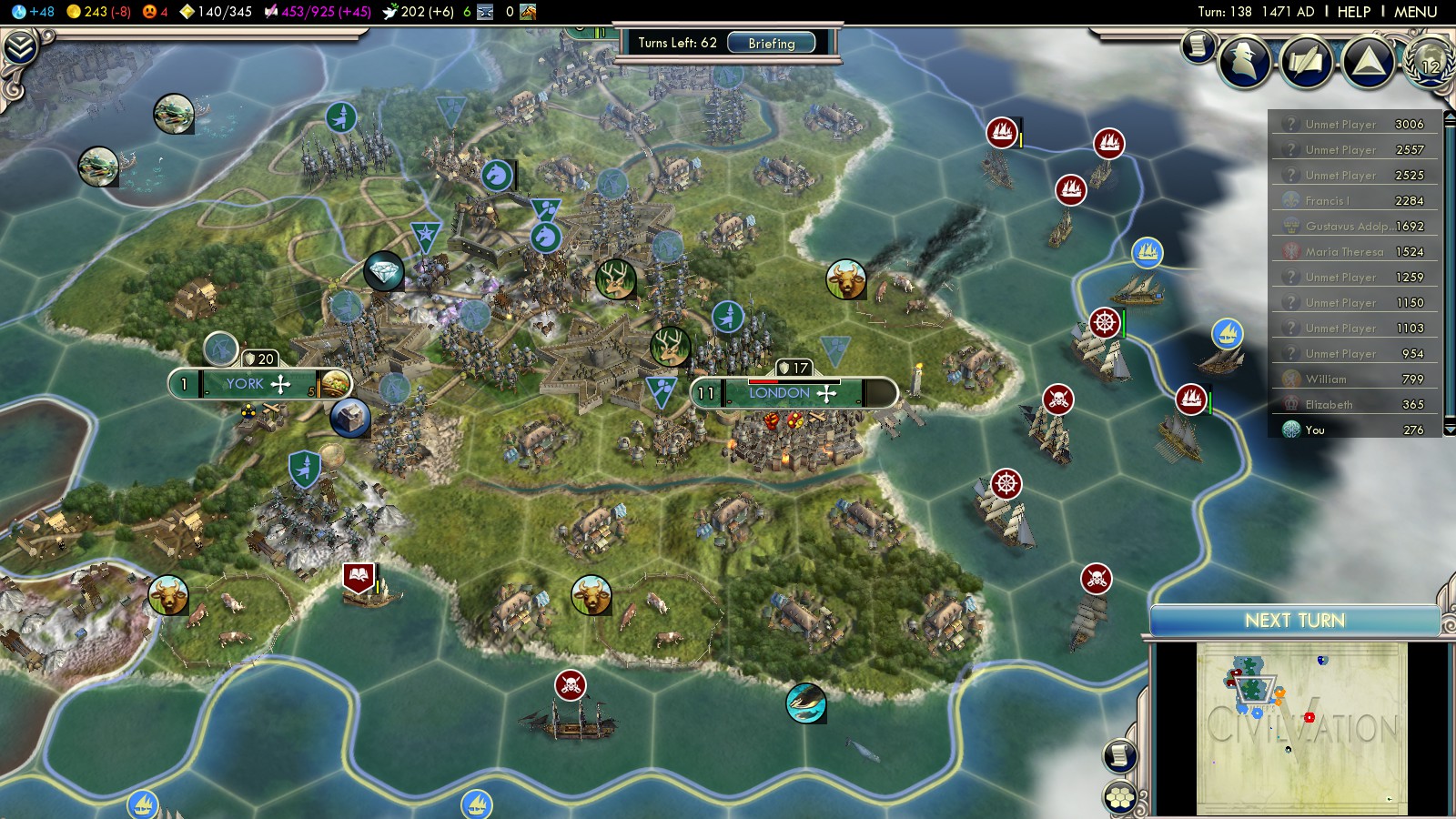
Task: Open the scroll icon beside the minimap
Action: pos(1120,755)
